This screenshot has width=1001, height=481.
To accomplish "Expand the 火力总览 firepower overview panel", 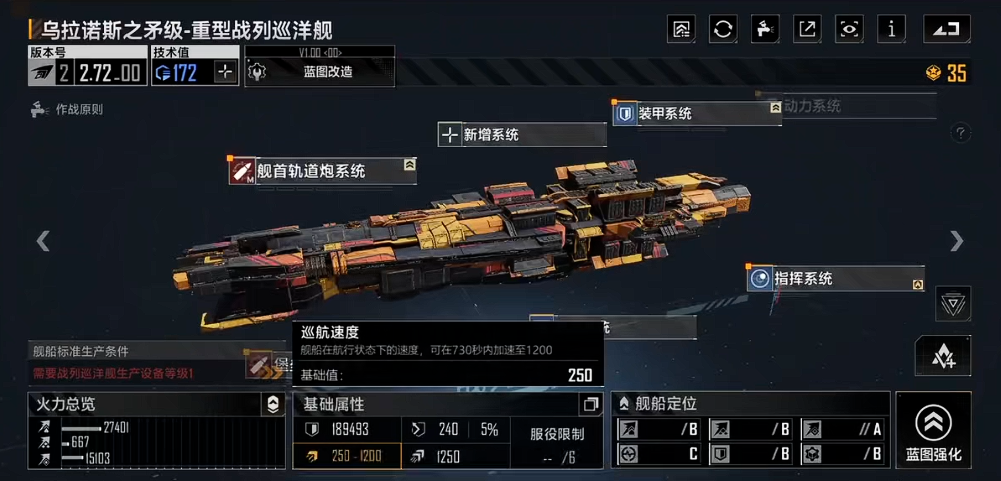I will [x=272, y=405].
